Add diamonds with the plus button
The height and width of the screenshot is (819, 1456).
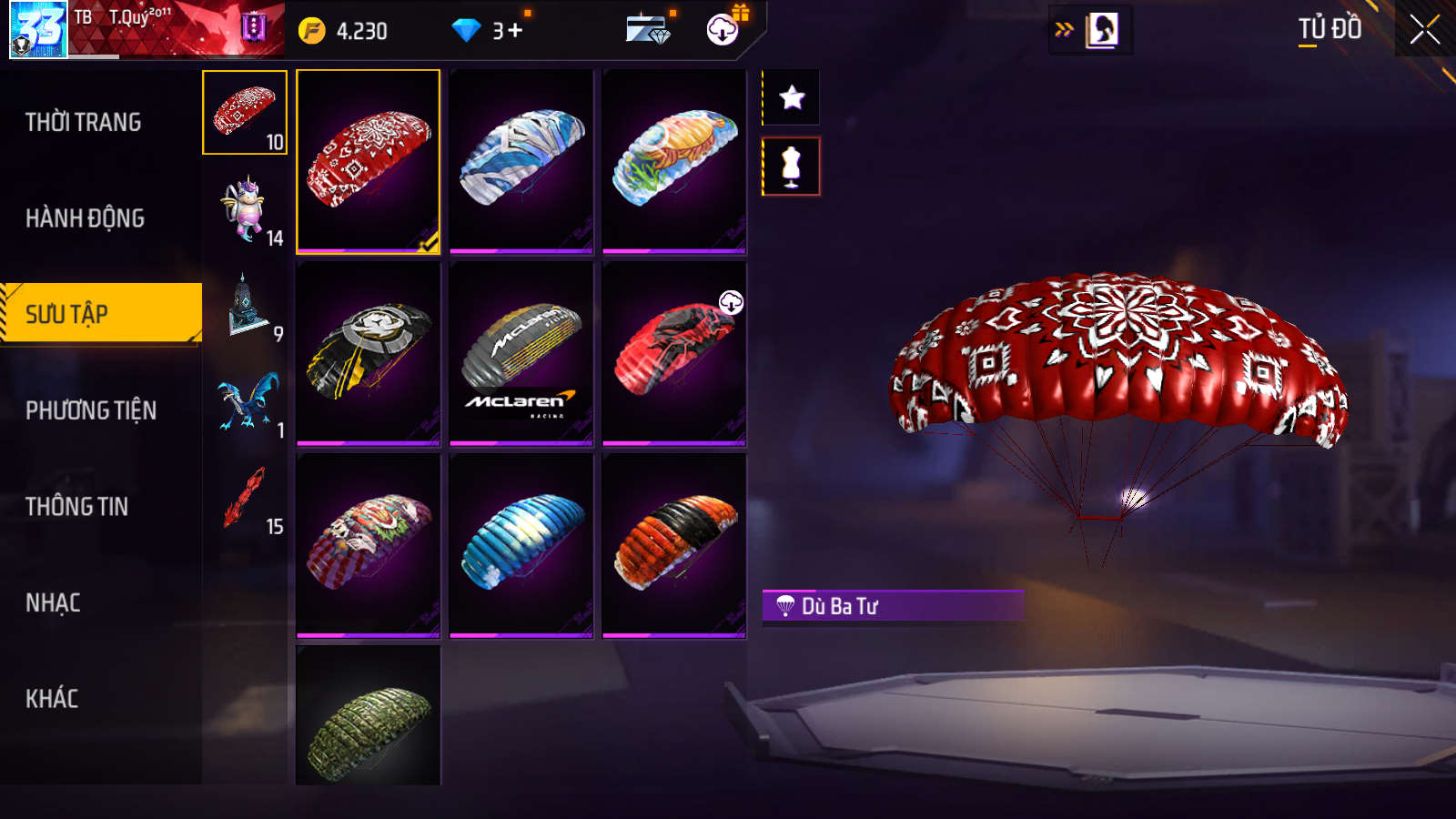click(x=516, y=31)
